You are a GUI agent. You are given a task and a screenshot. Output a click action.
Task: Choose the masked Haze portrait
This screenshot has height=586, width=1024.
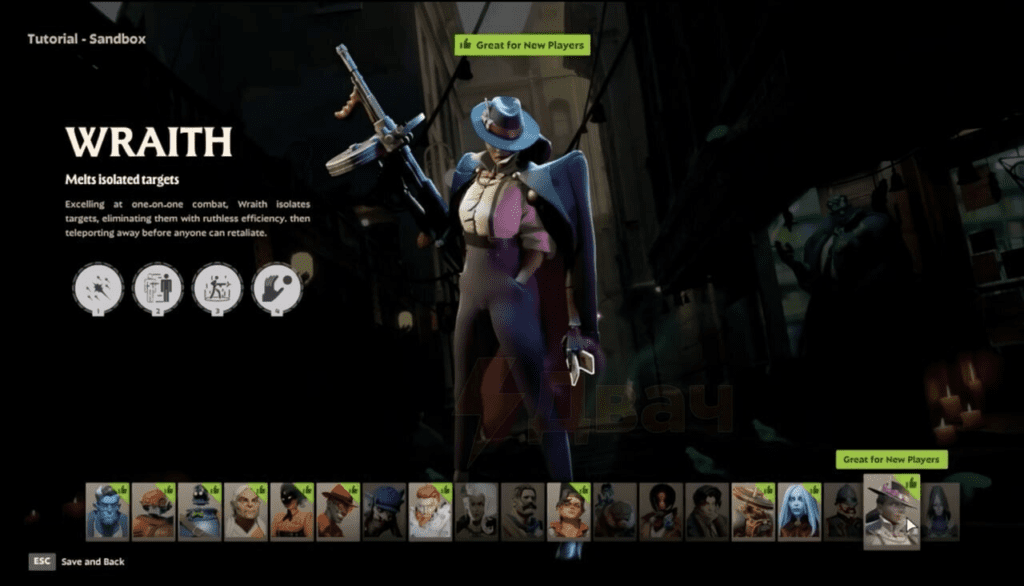(x=291, y=512)
